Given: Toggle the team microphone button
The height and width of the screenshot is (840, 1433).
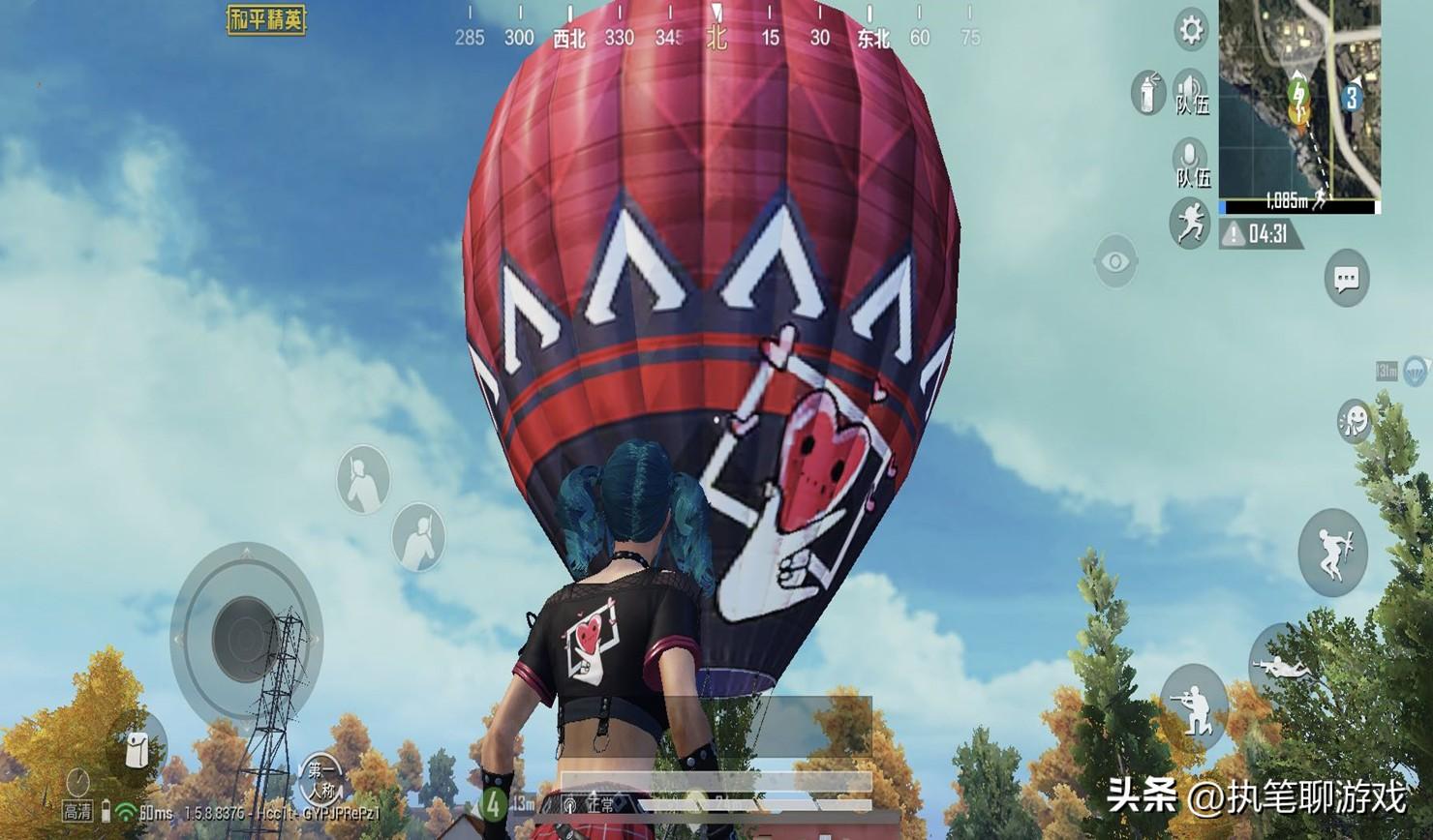Looking at the screenshot, I should [1189, 161].
